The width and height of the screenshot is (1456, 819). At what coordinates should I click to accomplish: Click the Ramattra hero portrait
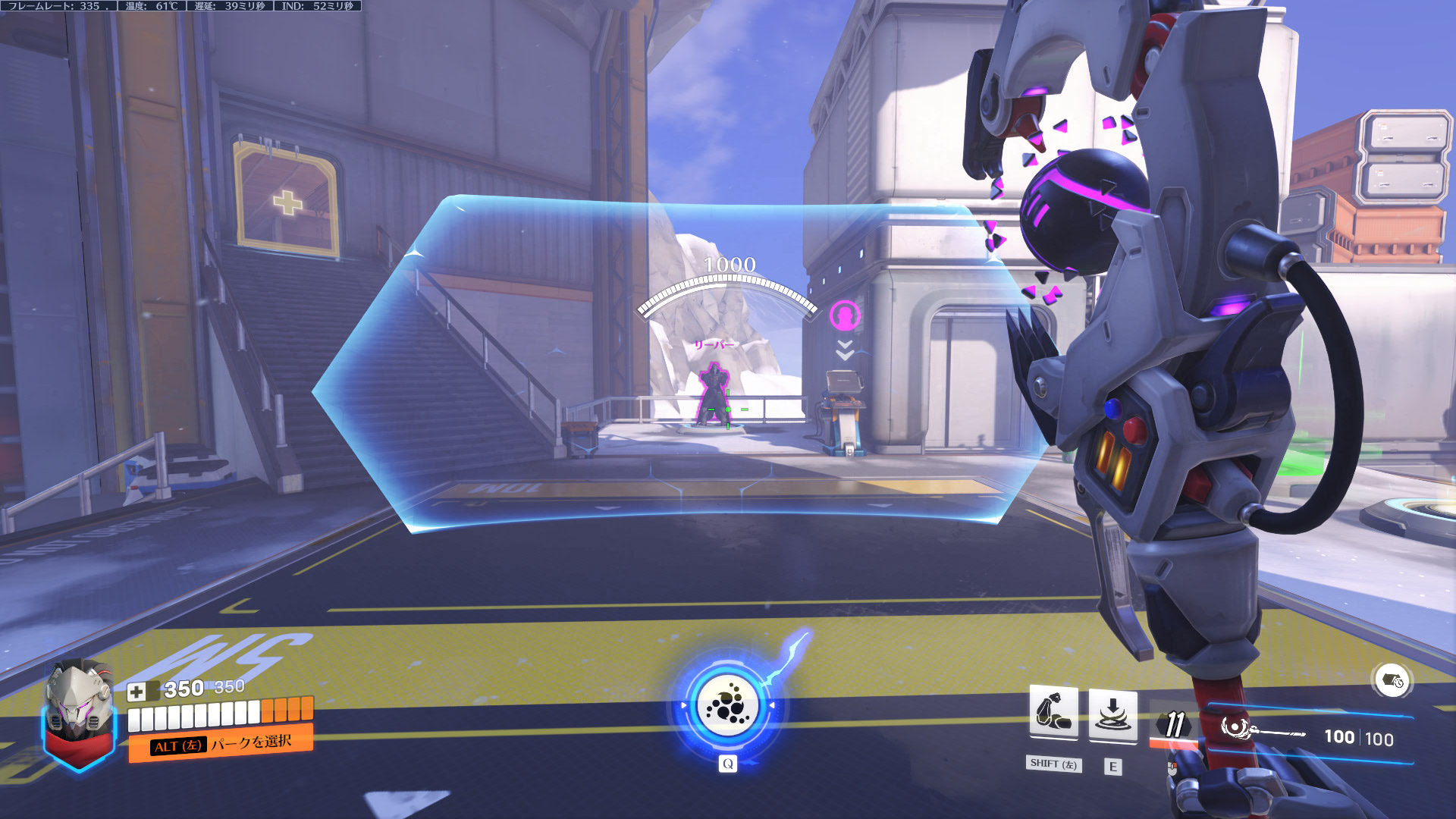(x=78, y=709)
